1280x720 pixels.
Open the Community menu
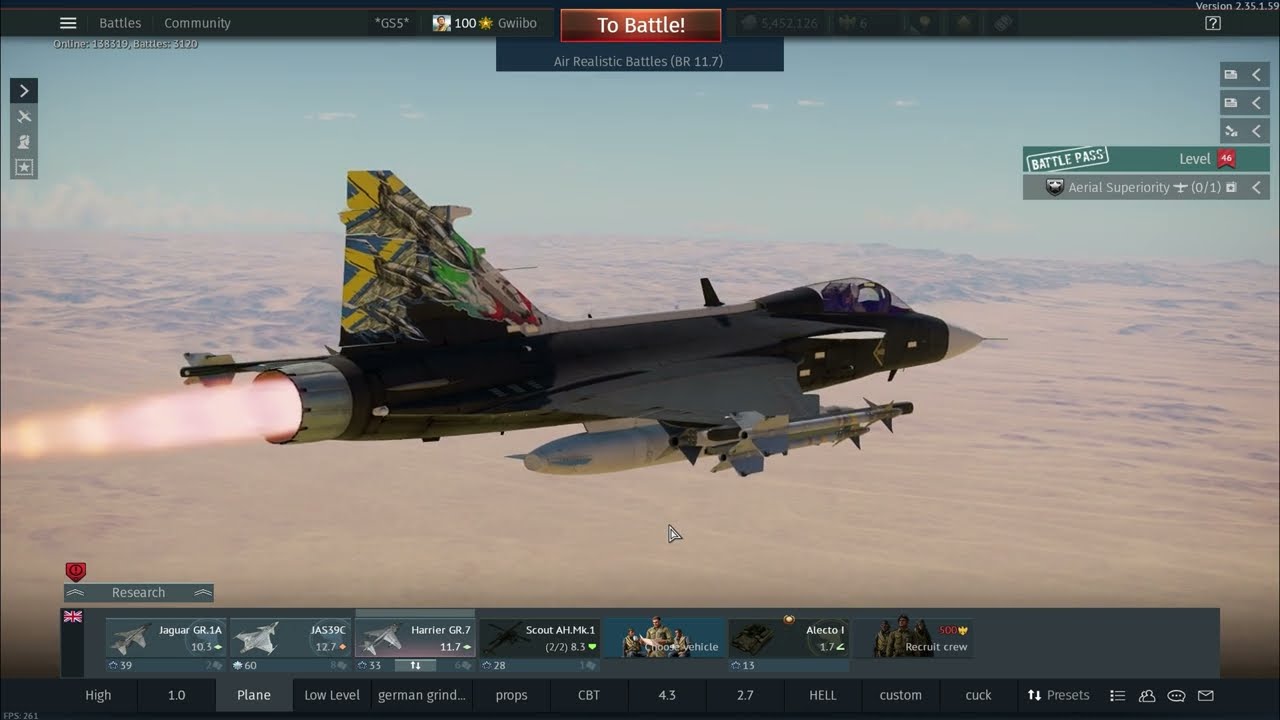tap(197, 23)
